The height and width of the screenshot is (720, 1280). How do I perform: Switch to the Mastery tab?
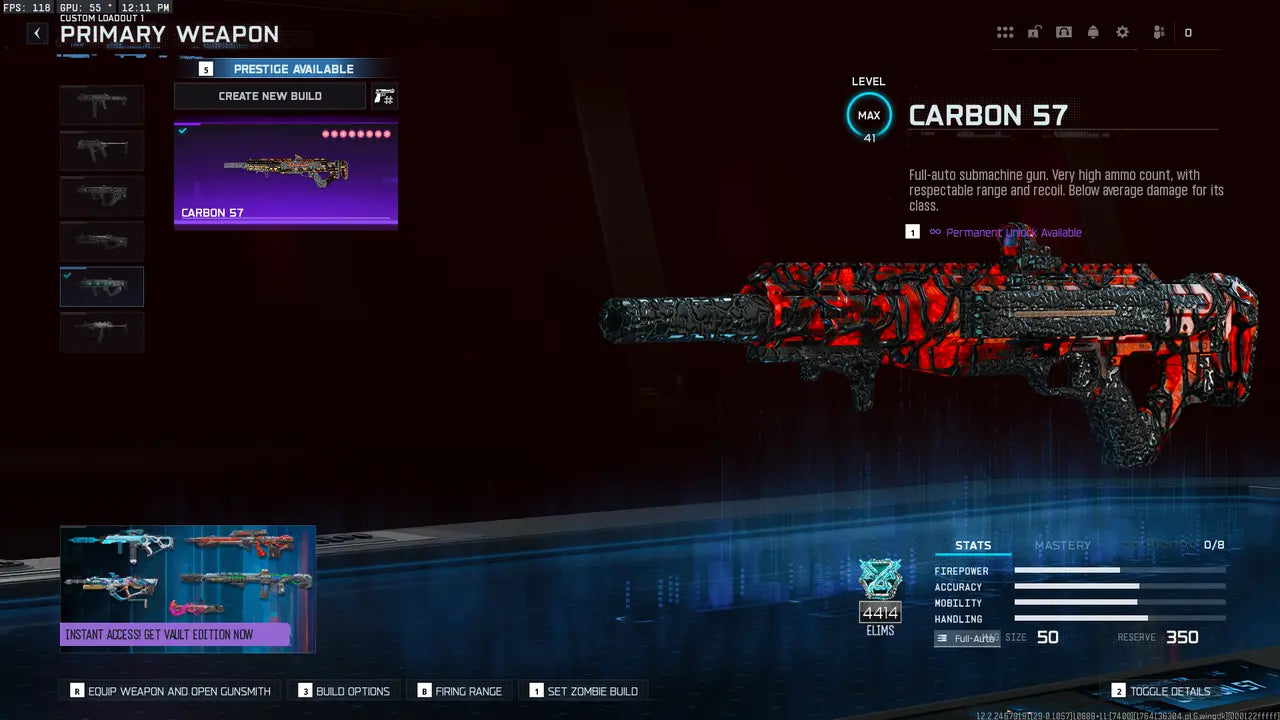pos(1062,545)
